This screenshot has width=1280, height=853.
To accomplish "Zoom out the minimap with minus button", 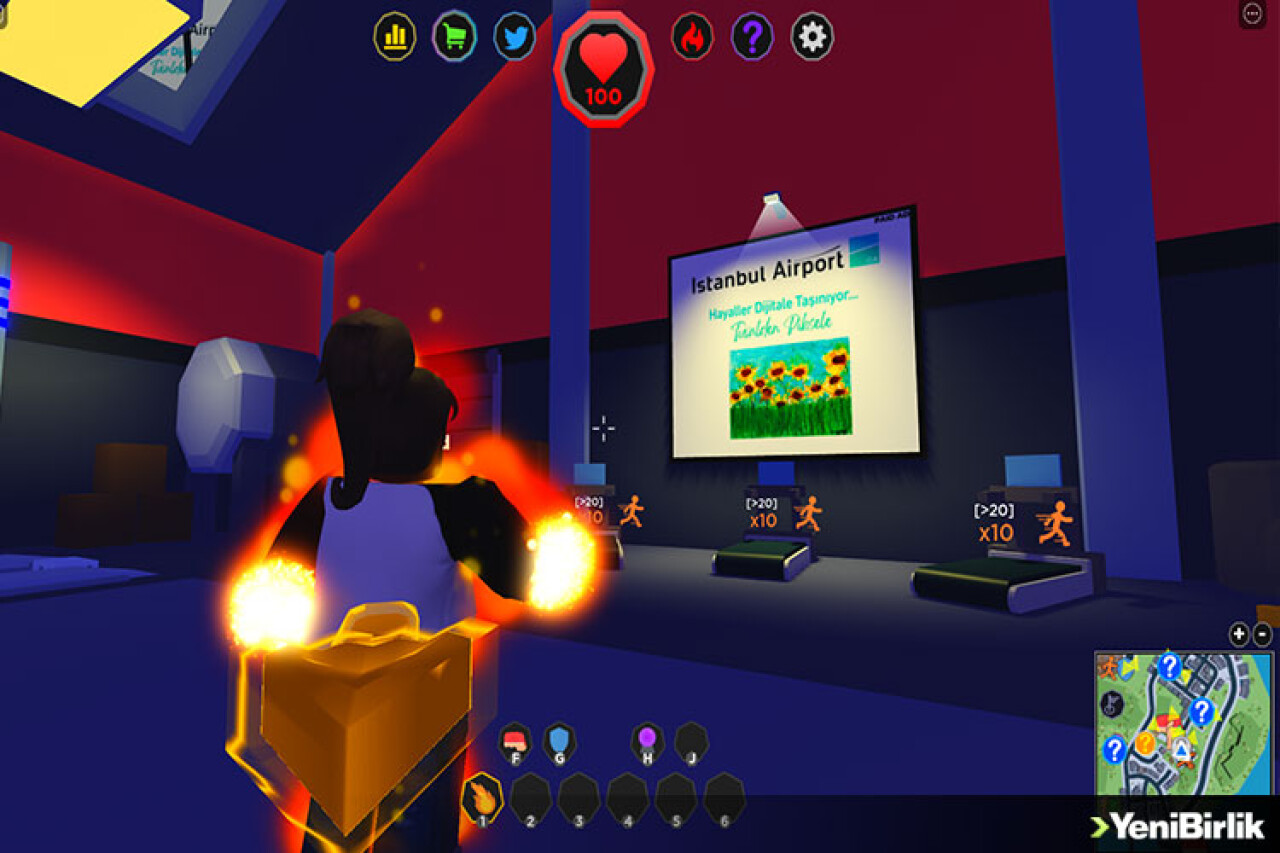I will (1263, 634).
